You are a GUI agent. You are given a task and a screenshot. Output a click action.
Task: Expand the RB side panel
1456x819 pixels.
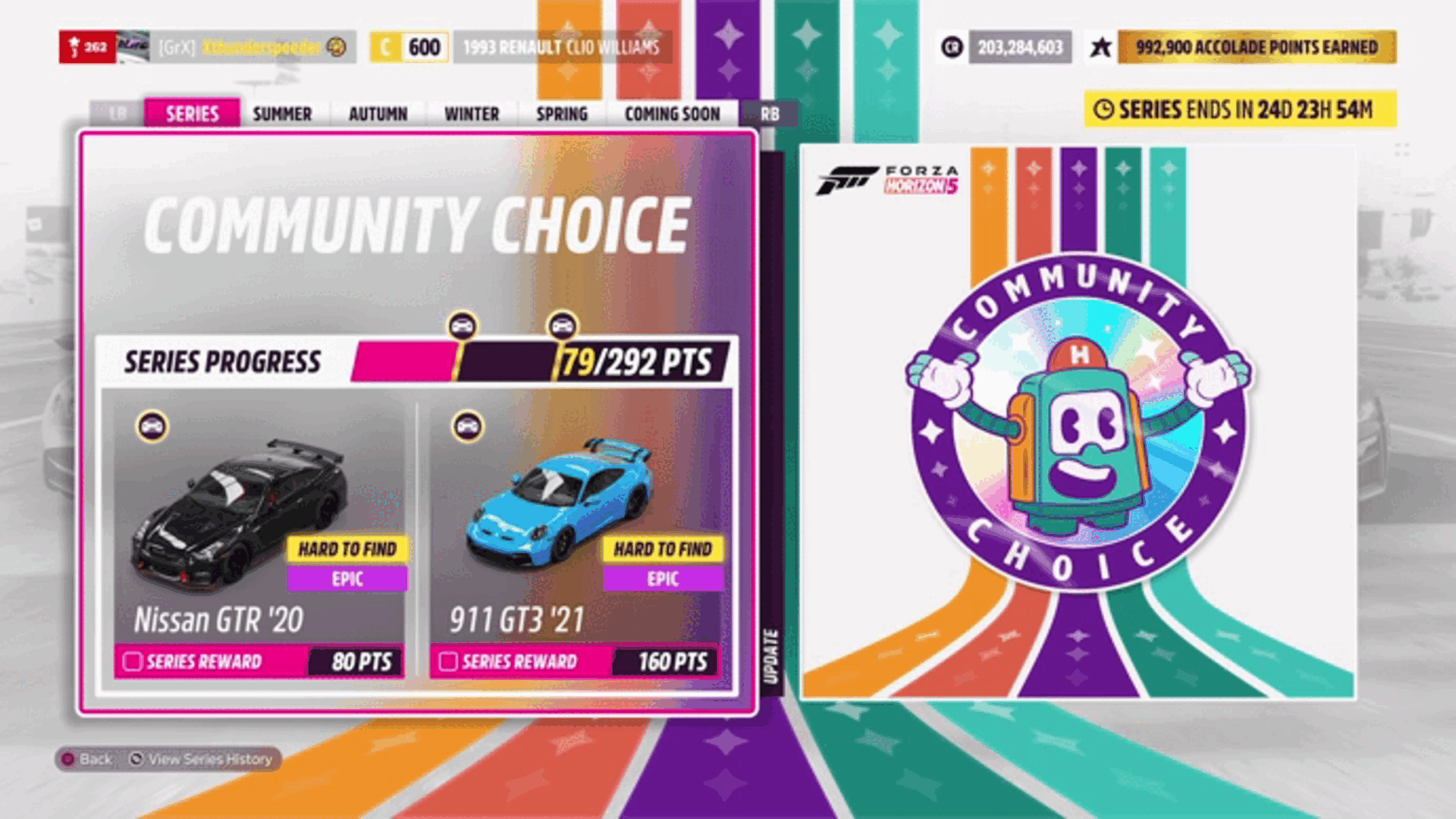[x=770, y=113]
